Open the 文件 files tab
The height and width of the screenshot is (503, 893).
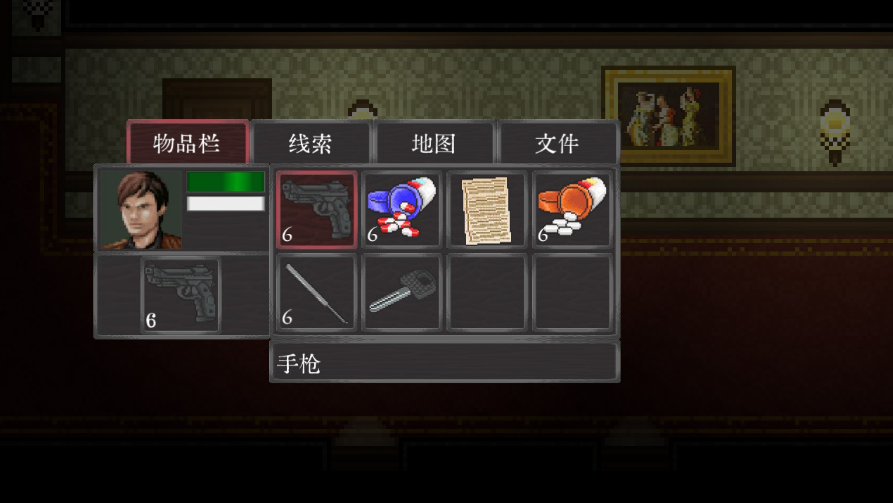point(557,143)
